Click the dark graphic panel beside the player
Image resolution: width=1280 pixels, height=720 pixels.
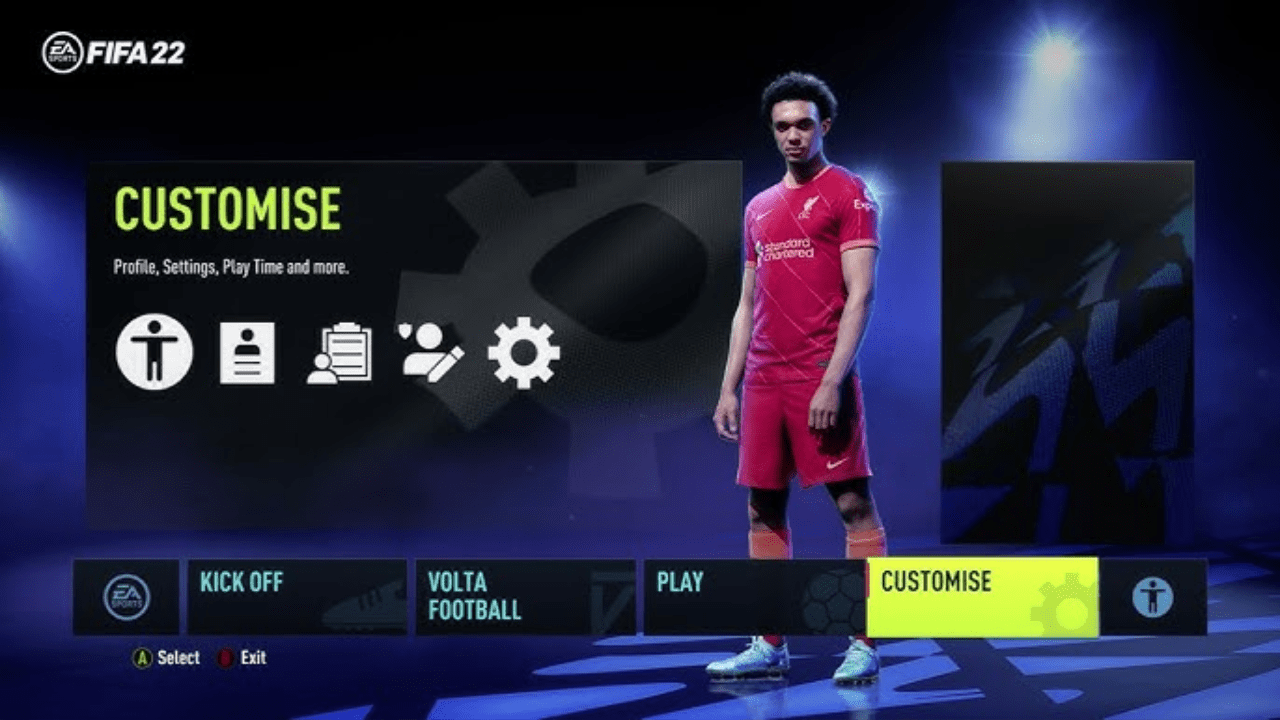point(1067,352)
